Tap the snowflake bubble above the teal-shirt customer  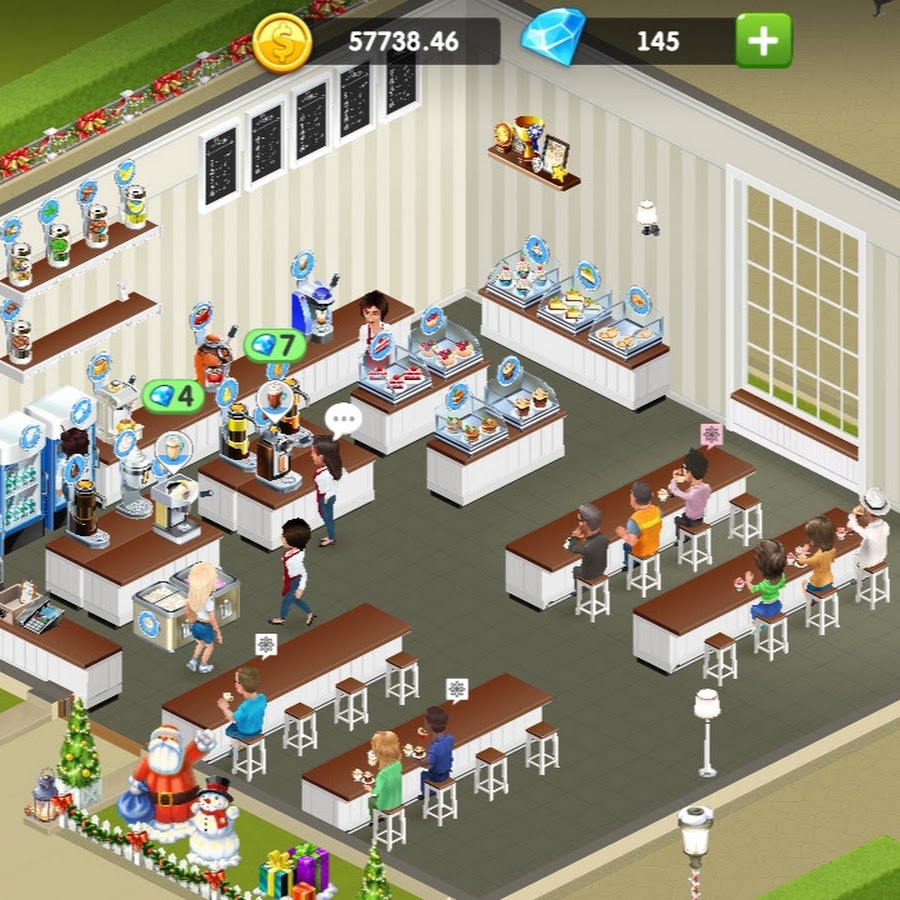[x=265, y=645]
